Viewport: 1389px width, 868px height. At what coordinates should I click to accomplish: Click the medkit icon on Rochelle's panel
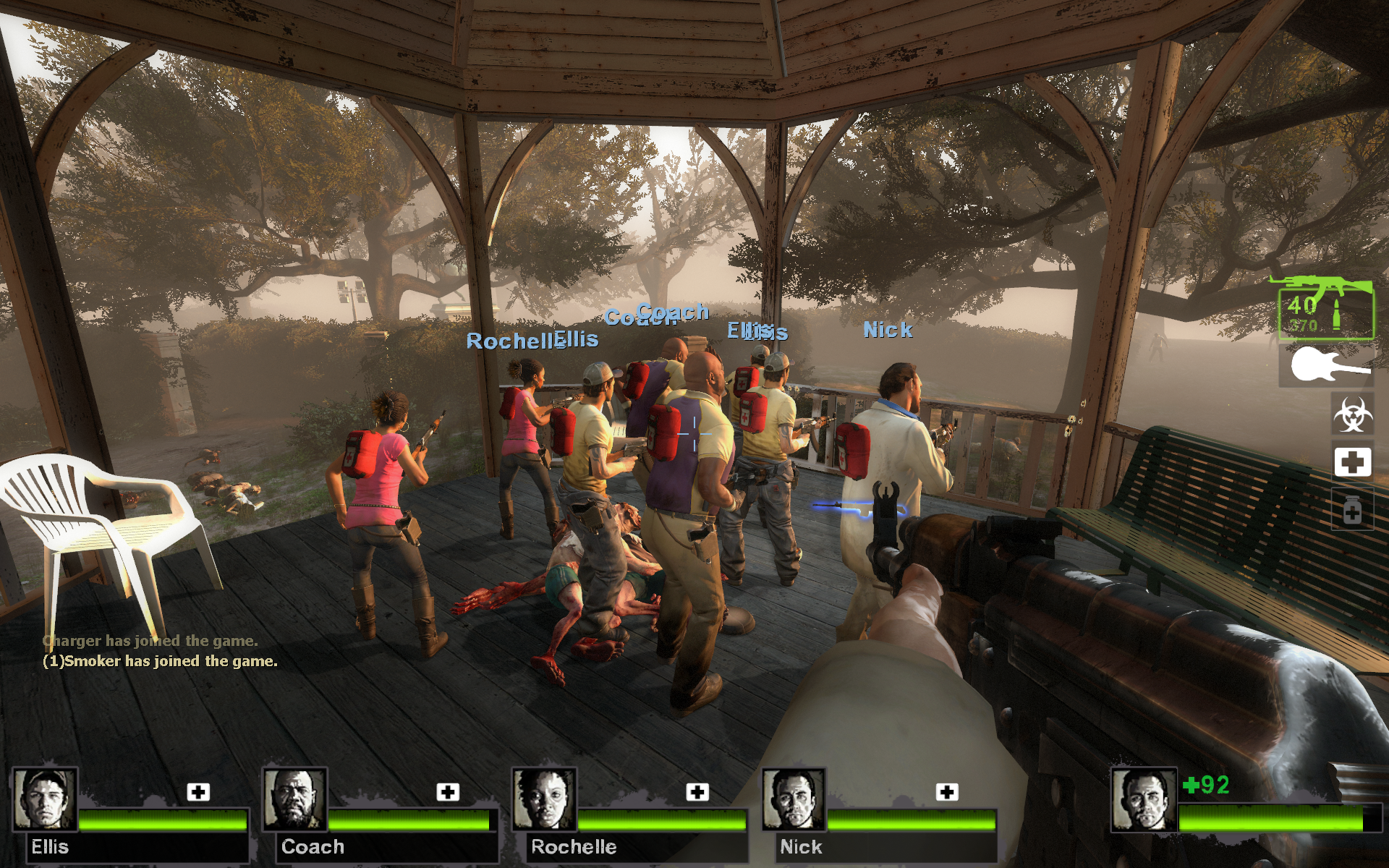pos(697,792)
